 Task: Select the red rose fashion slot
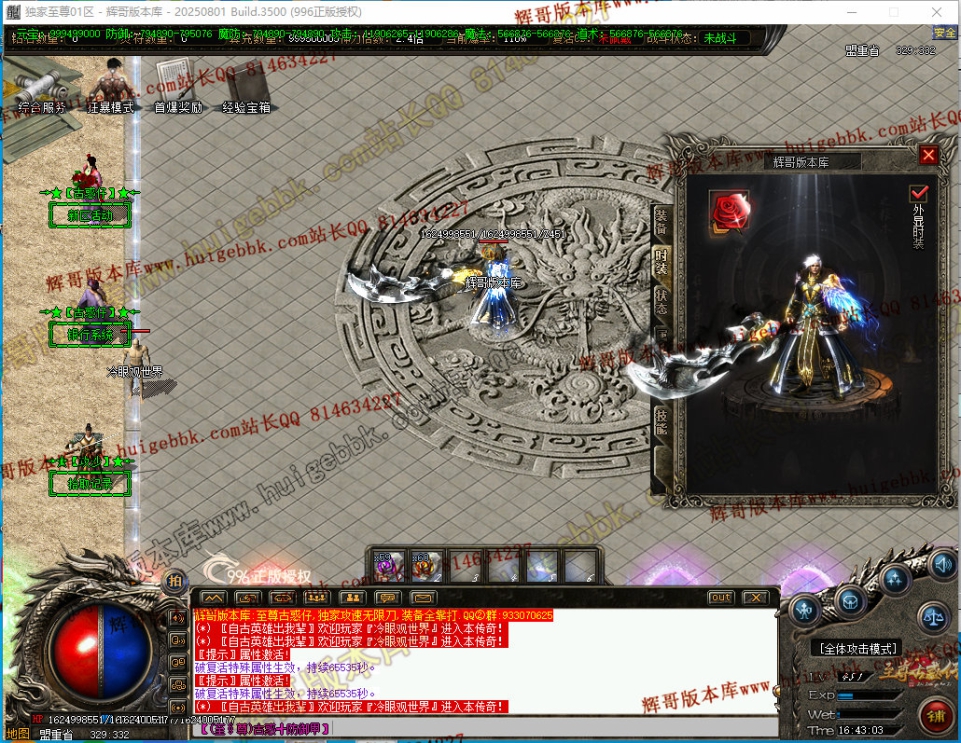tap(728, 210)
